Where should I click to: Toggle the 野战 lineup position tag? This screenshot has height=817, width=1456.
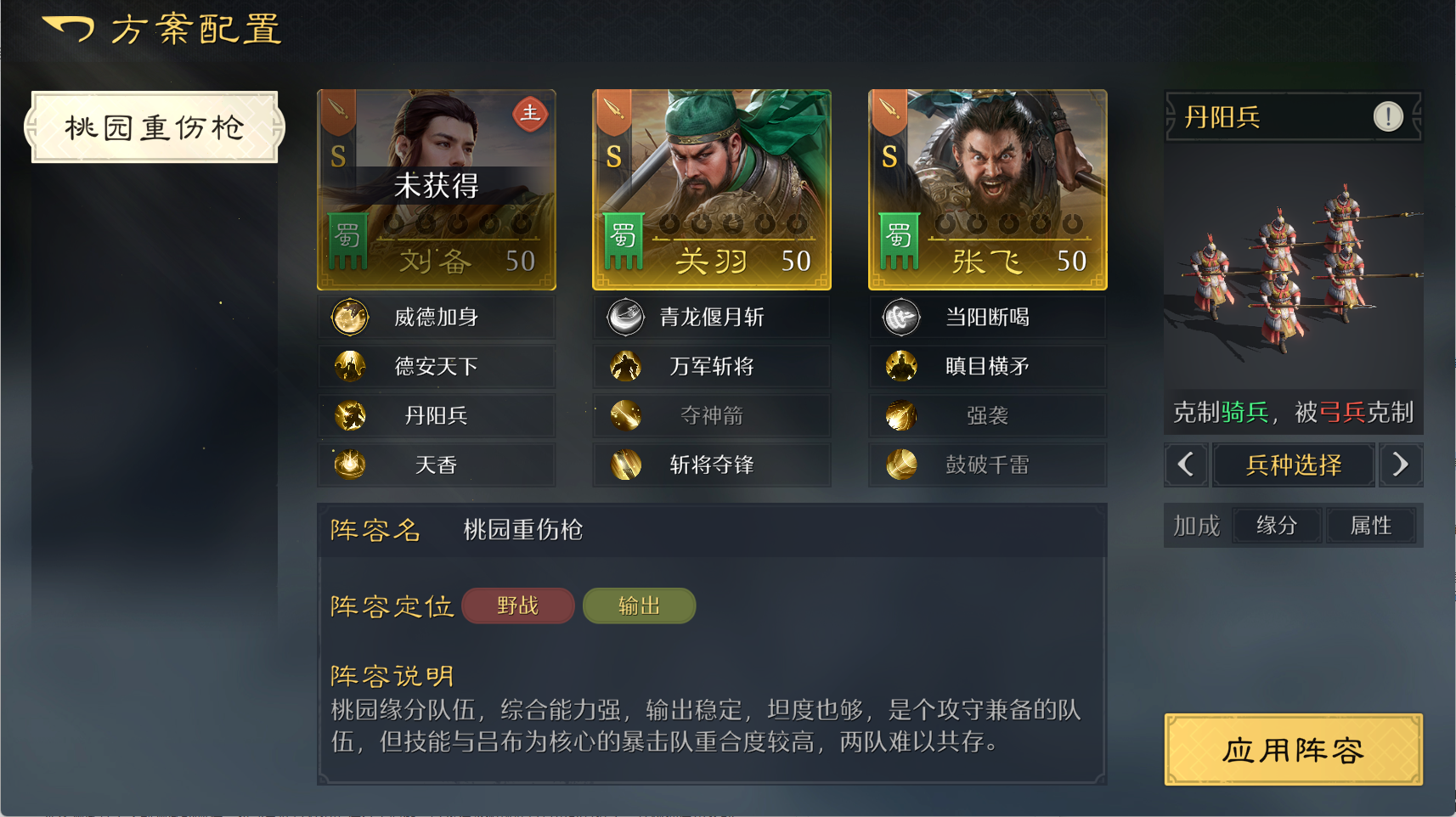click(517, 606)
